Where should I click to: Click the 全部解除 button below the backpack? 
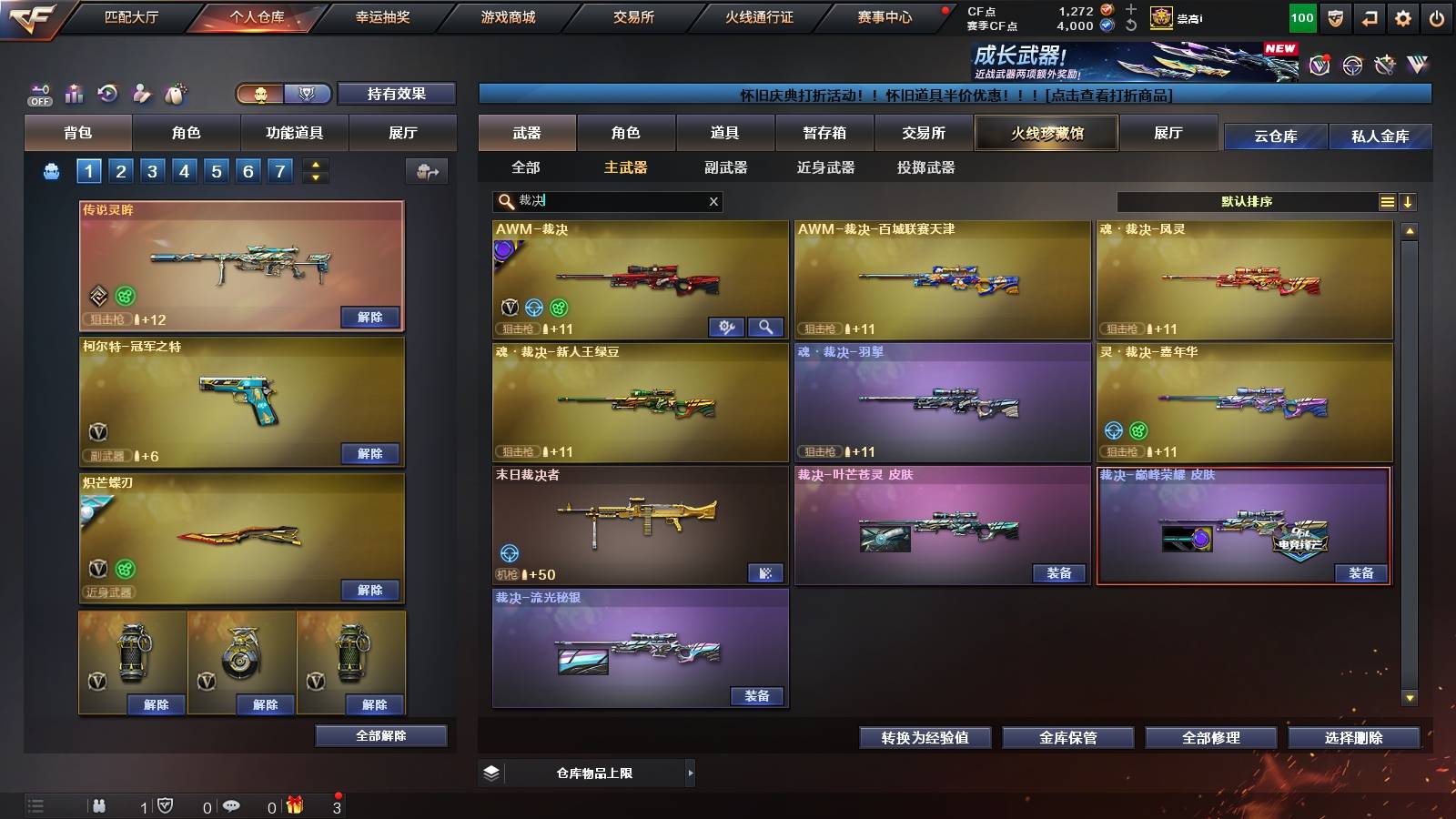[x=380, y=735]
